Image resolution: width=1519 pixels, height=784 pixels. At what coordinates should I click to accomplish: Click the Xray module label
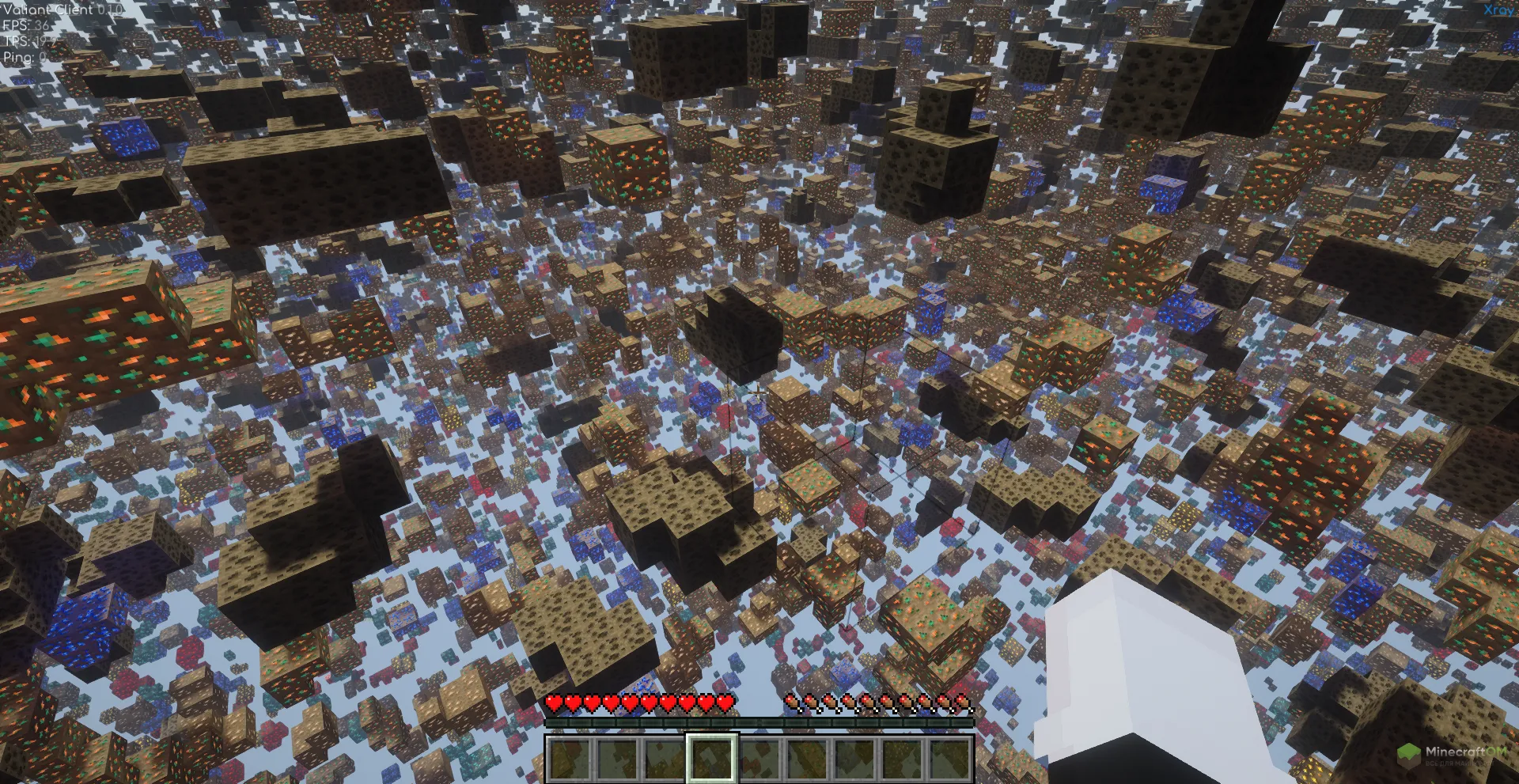point(1499,10)
